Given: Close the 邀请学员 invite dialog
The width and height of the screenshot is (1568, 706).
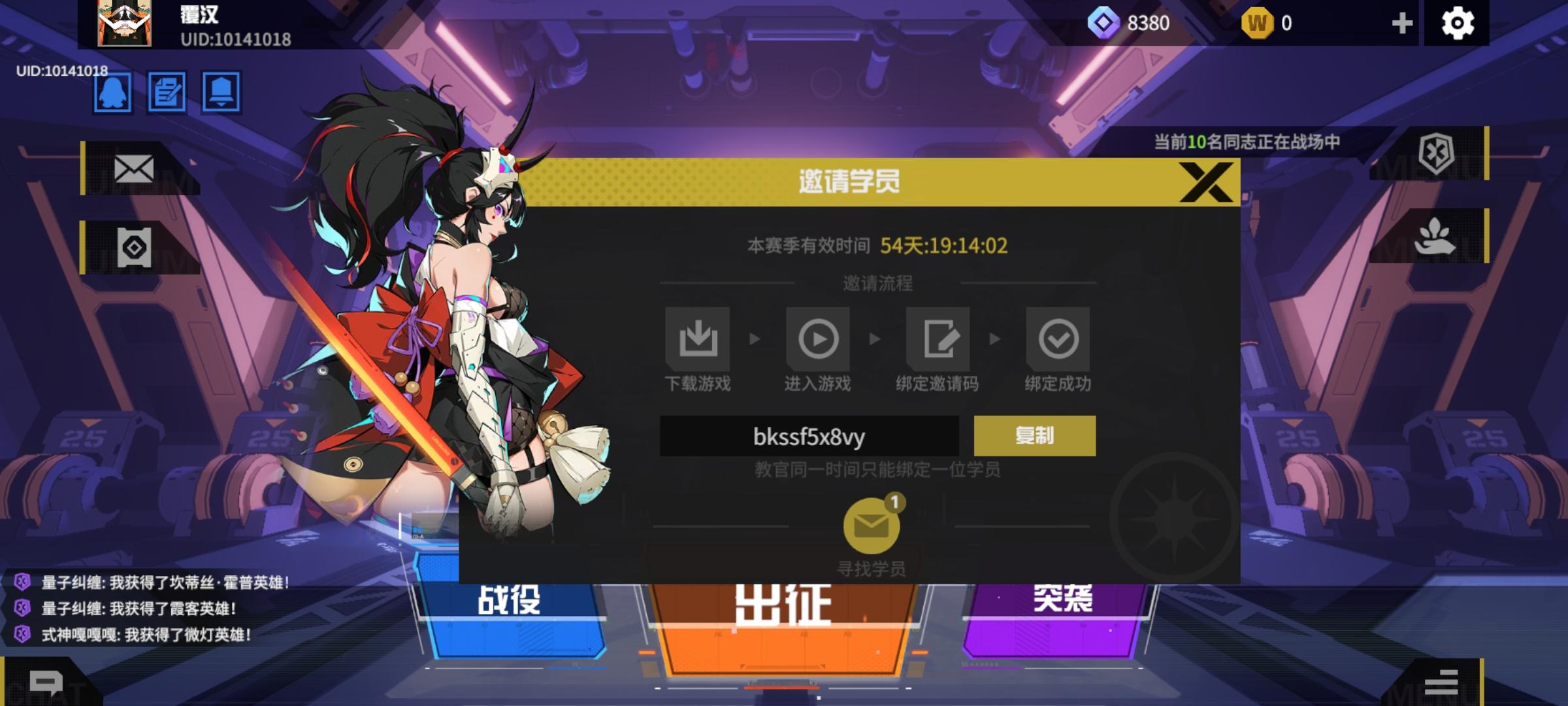Looking at the screenshot, I should (x=1207, y=182).
